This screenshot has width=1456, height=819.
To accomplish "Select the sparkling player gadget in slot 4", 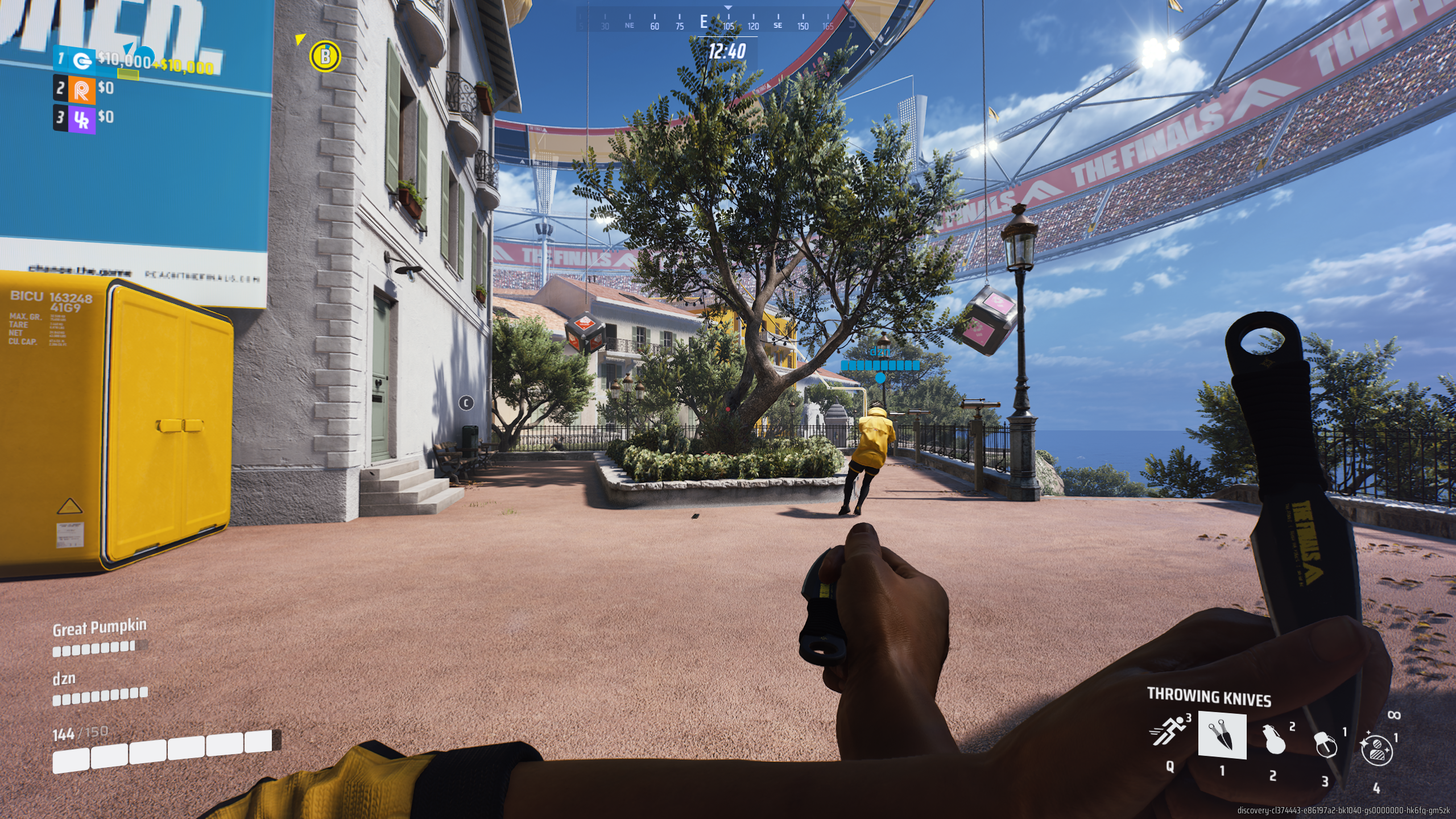I will pyautogui.click(x=1376, y=749).
